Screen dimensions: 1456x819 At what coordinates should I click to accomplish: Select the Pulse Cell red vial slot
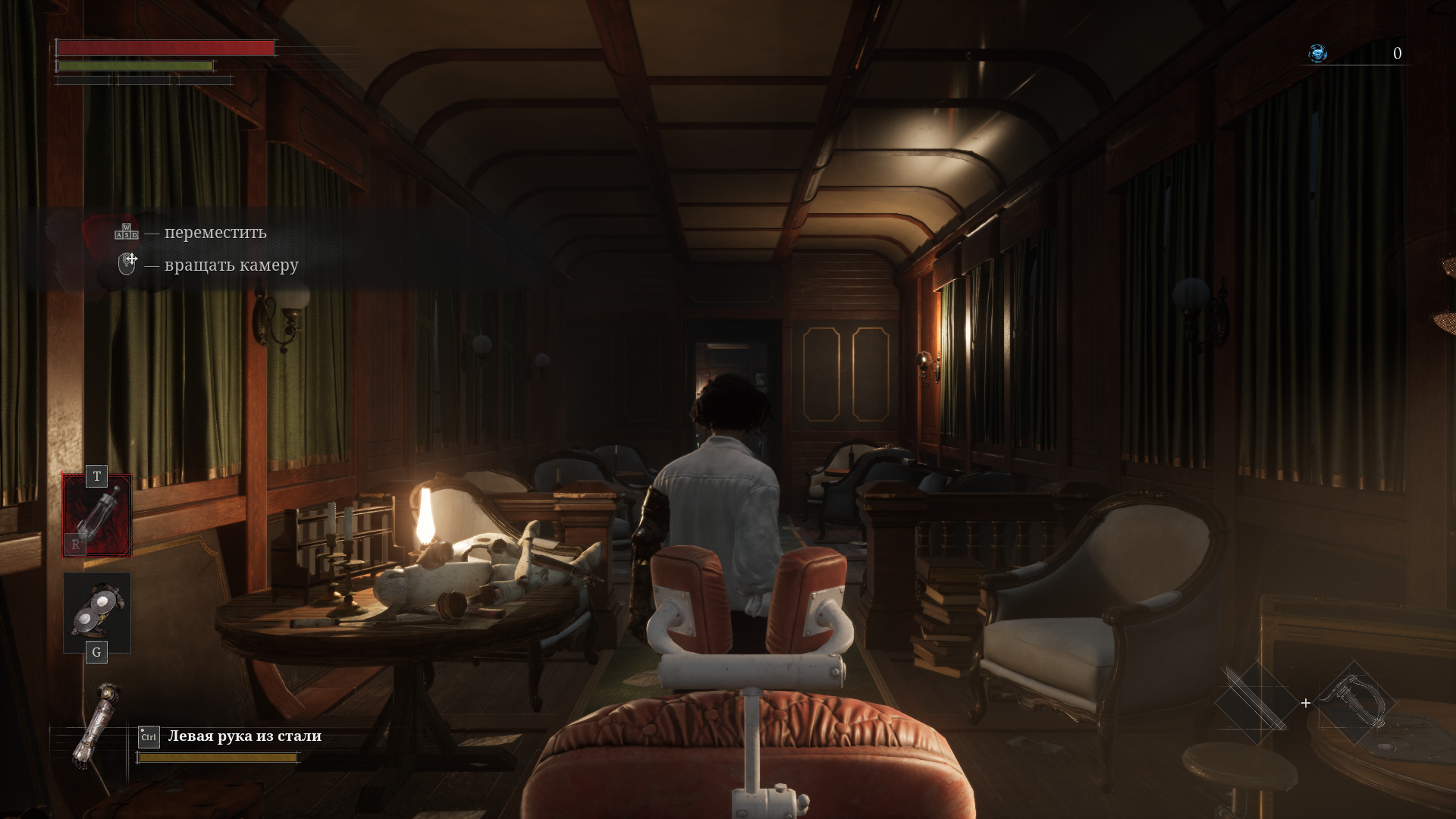(97, 516)
